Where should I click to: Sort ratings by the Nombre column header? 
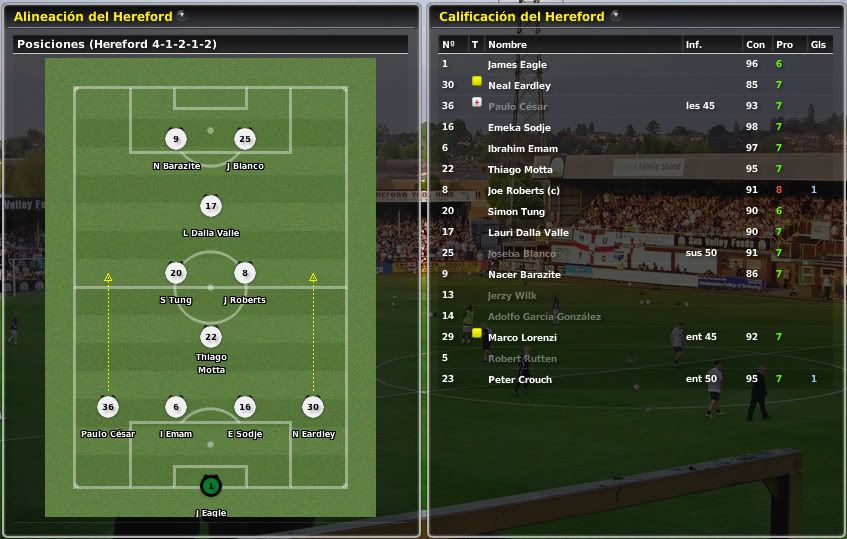tap(507, 45)
